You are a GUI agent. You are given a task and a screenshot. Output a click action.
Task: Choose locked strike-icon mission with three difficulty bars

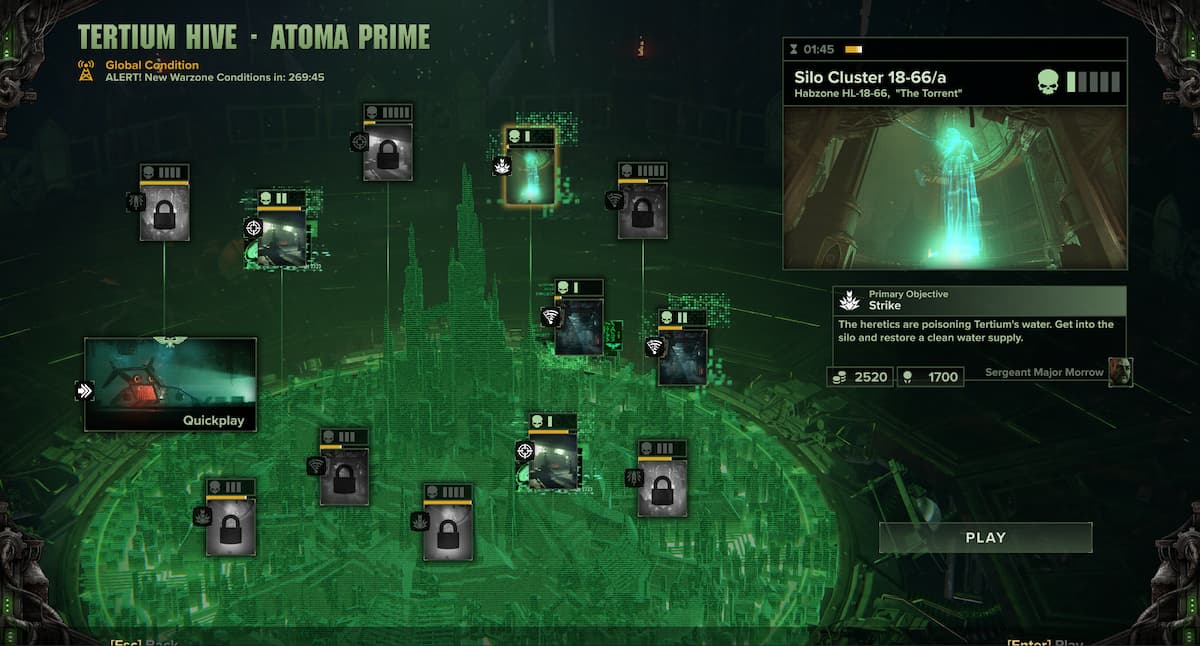(x=230, y=525)
